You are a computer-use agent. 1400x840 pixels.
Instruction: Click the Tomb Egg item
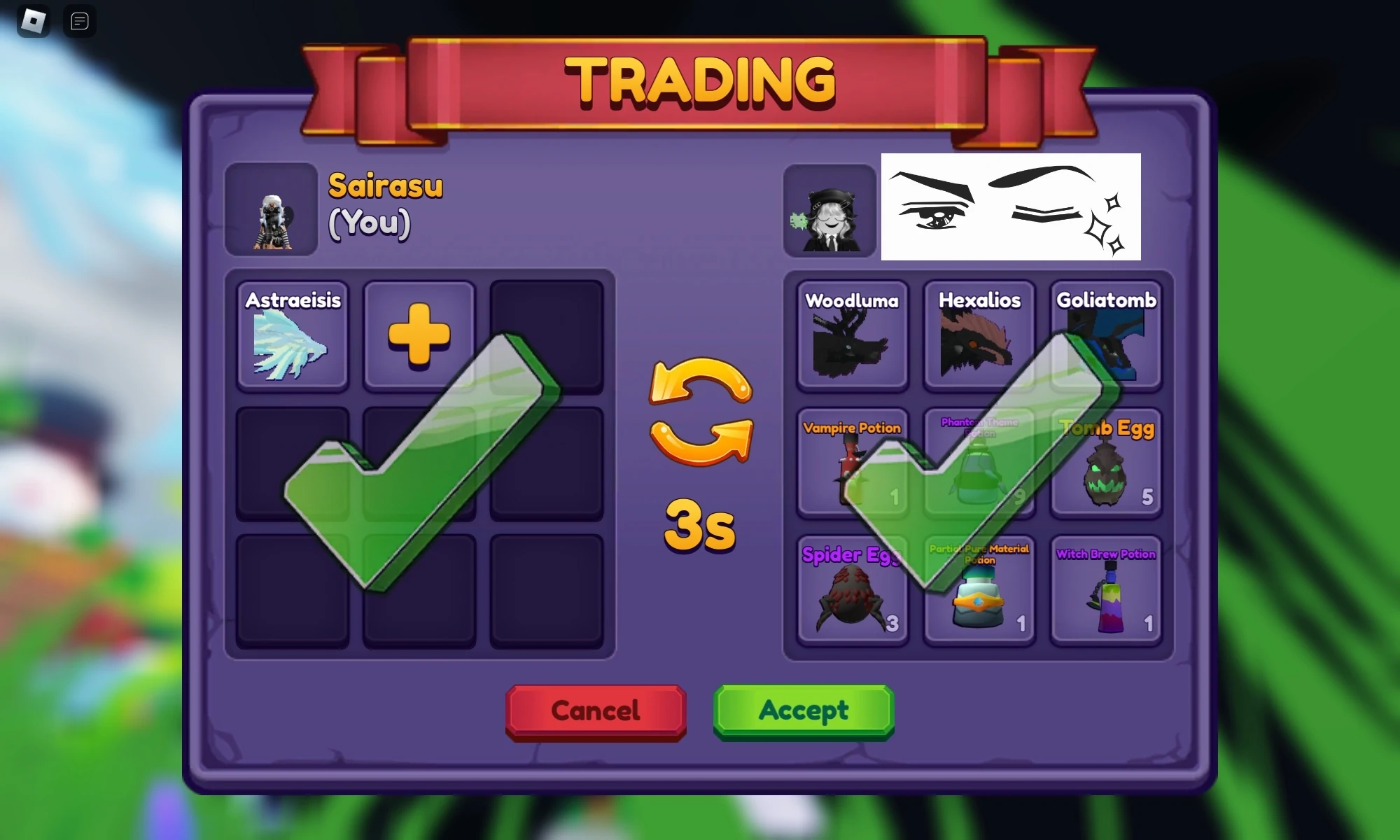1106,462
